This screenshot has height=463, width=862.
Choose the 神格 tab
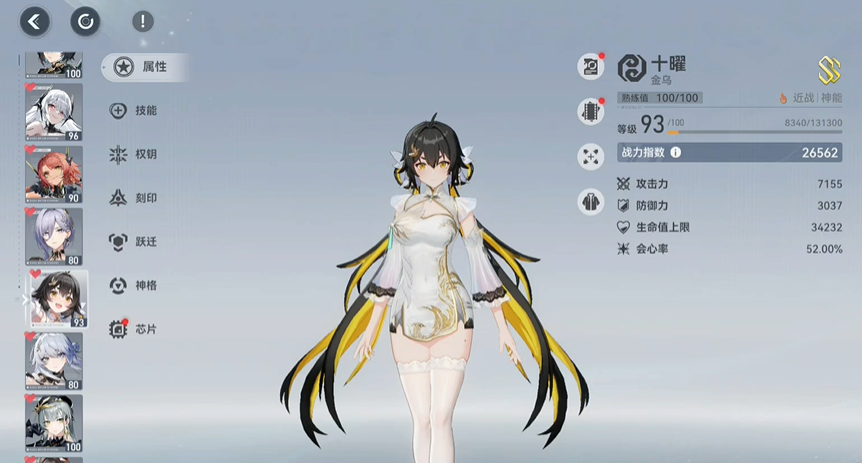tap(134, 285)
